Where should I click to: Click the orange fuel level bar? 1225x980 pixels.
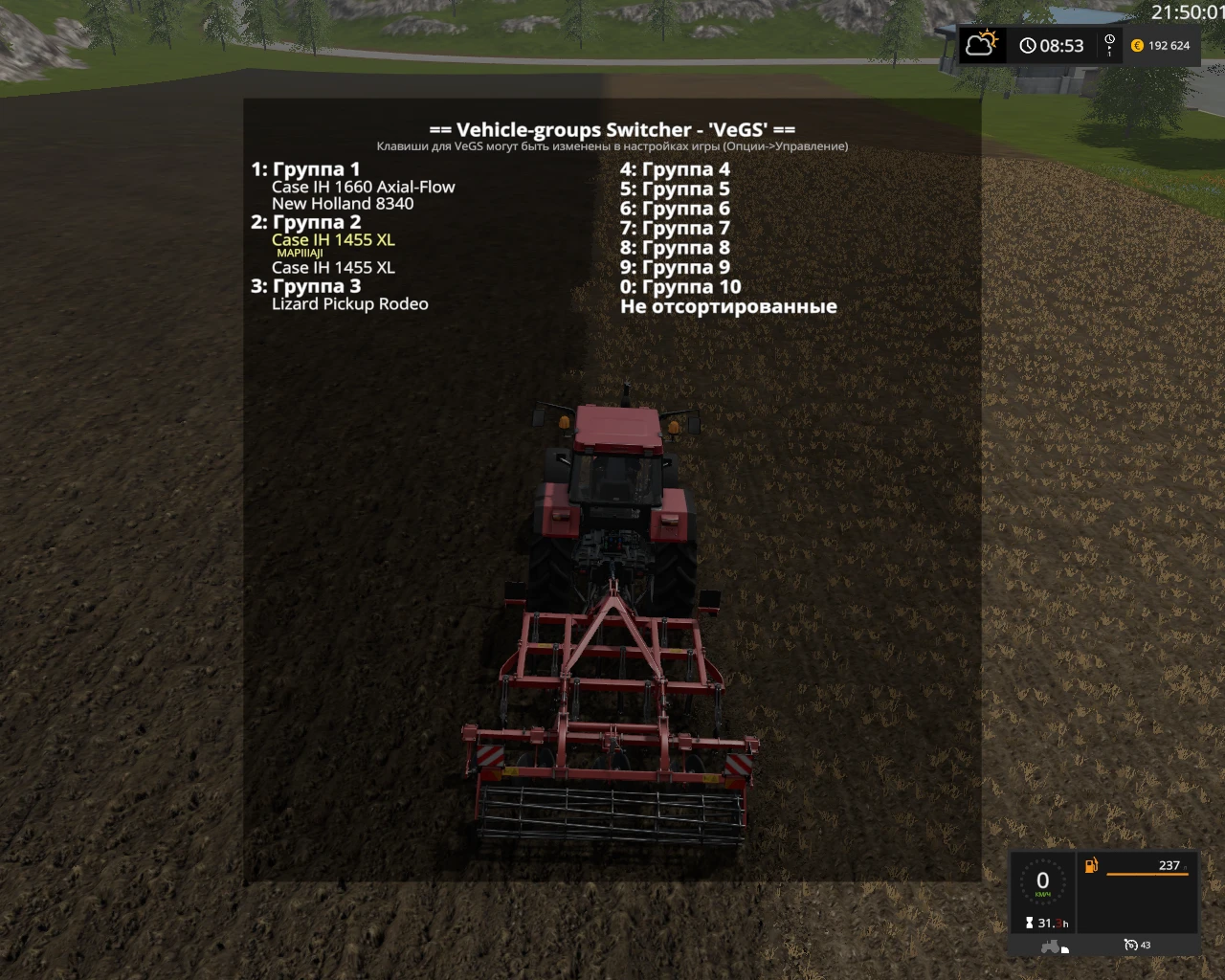(x=1147, y=874)
